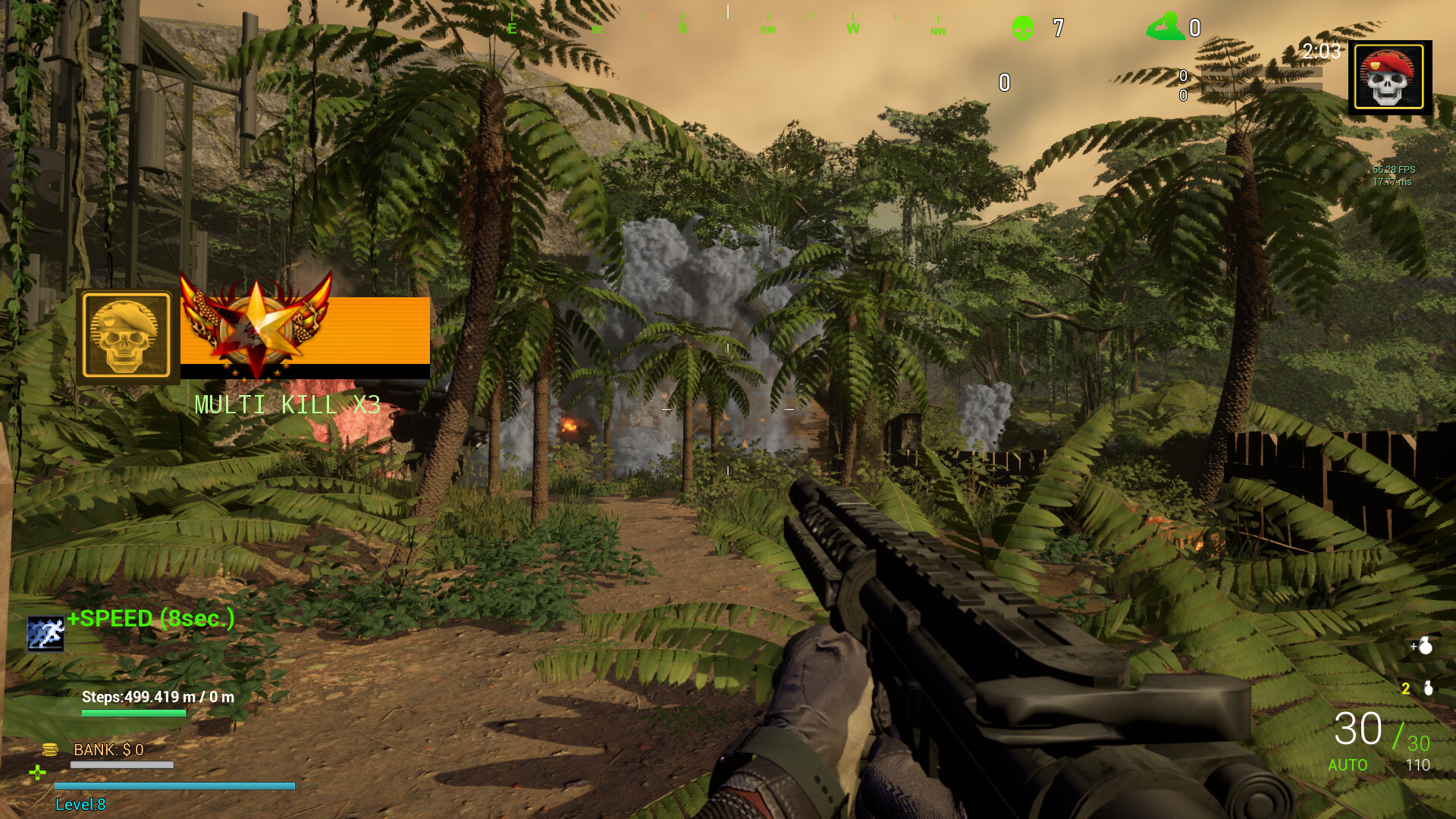Screen dimensions: 1456x819
Task: Toggle the AUTO fire mode indicator
Action: click(1348, 766)
